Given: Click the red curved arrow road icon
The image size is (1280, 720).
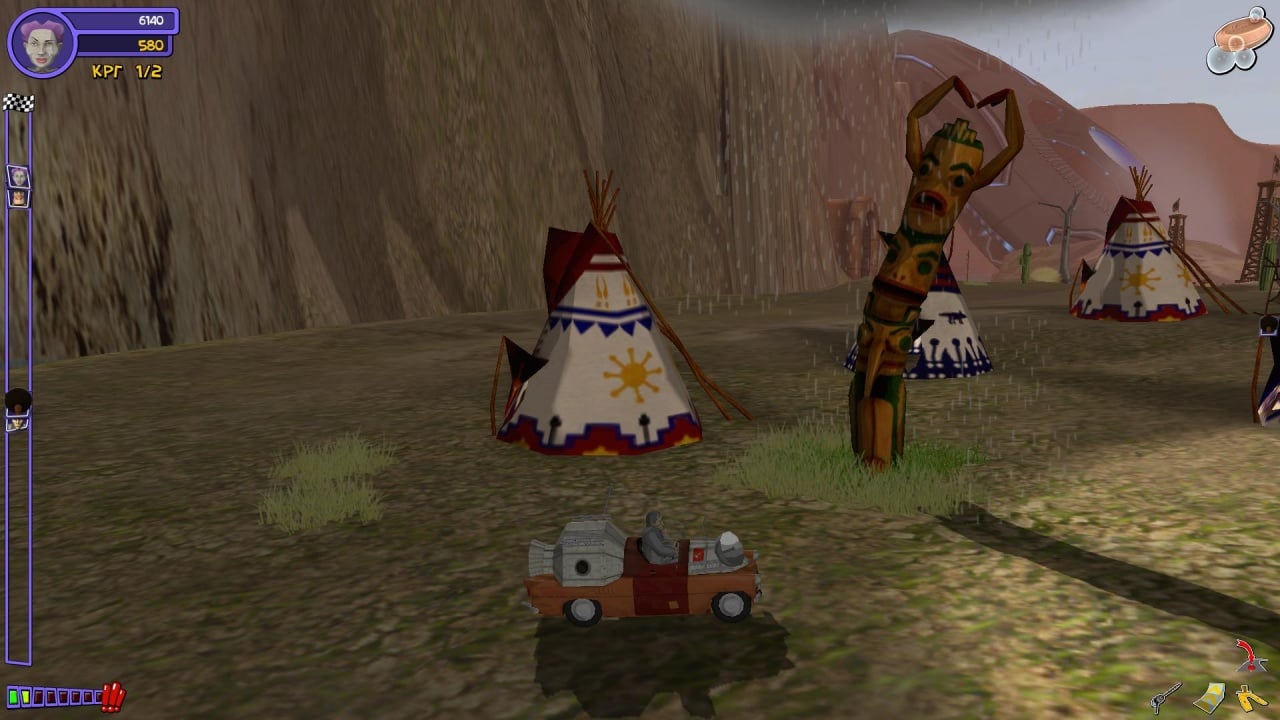Looking at the screenshot, I should coord(1246,654).
